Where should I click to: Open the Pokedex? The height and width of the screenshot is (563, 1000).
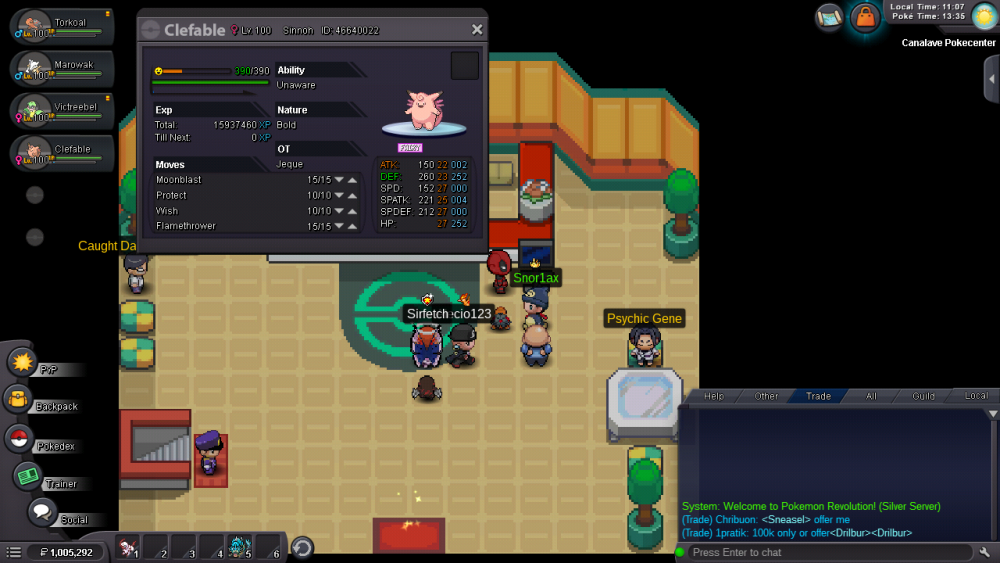pos(19,439)
